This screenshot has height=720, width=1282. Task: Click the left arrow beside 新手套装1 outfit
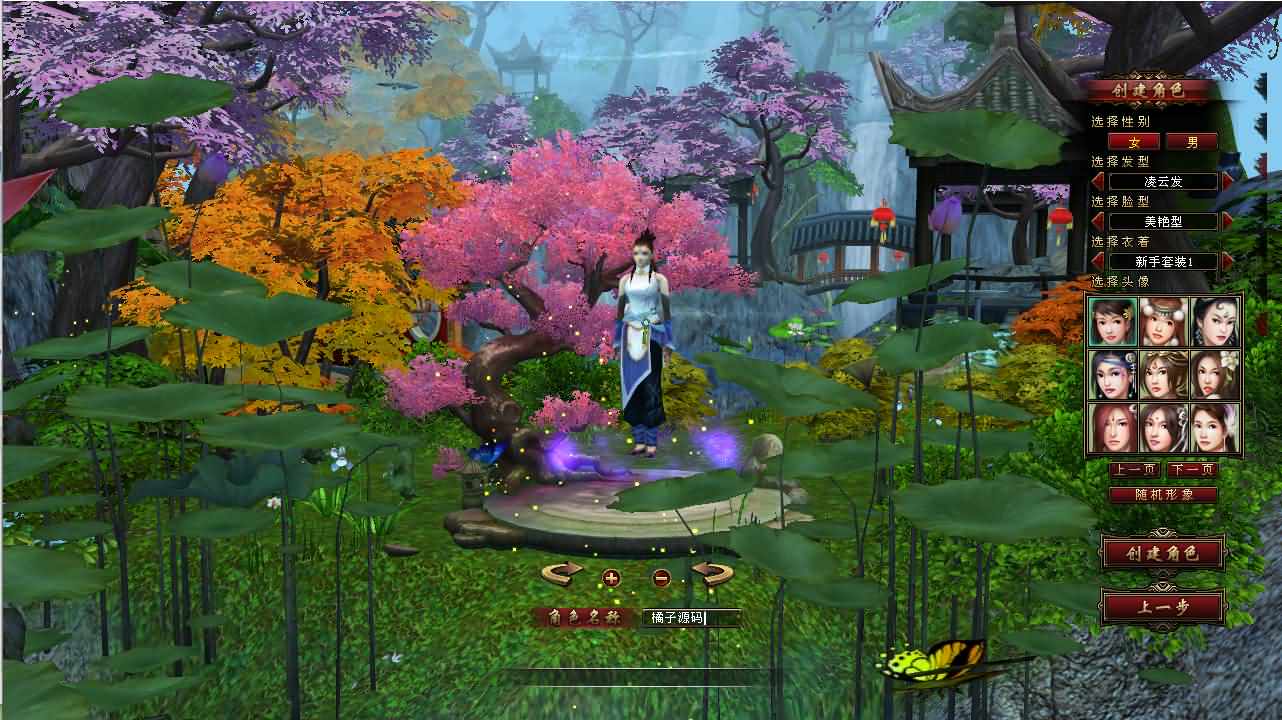[x=1098, y=261]
